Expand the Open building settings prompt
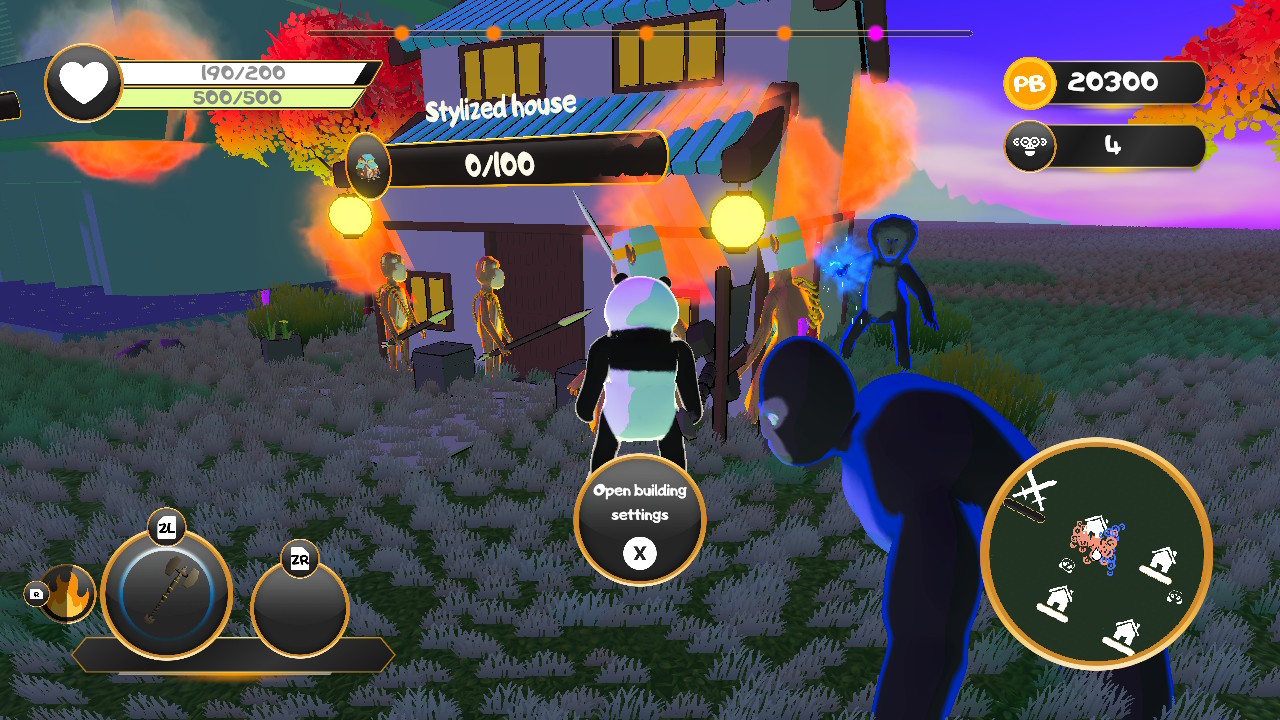1280x720 pixels. click(640, 520)
